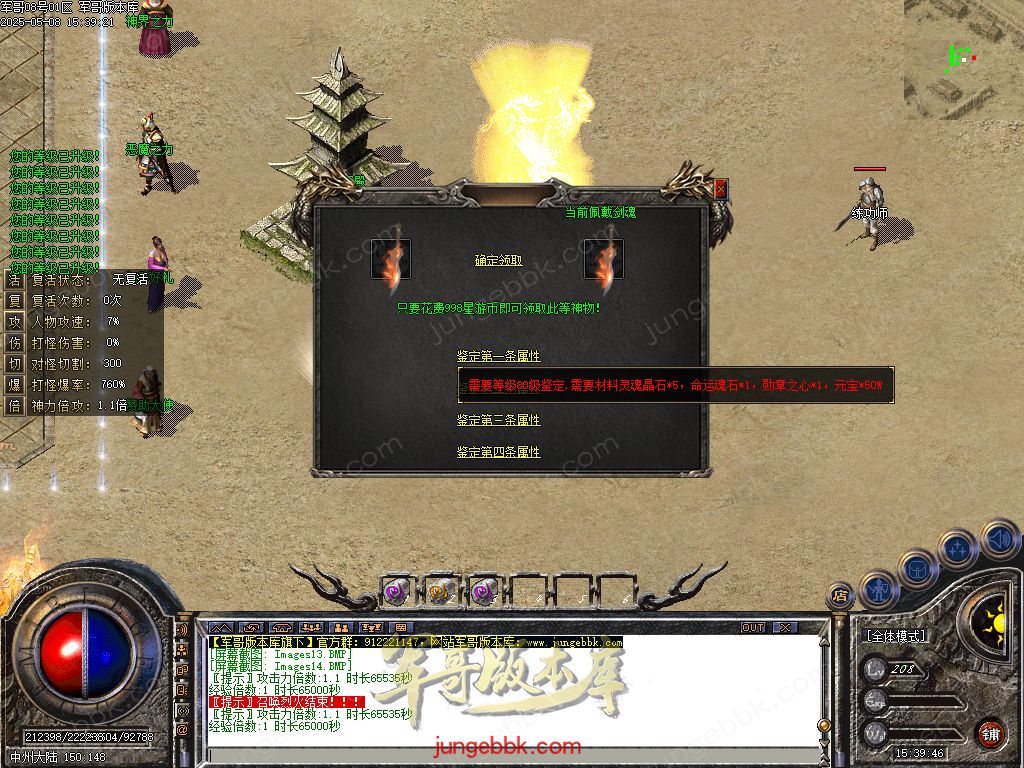Close the chat window with X

coord(785,627)
